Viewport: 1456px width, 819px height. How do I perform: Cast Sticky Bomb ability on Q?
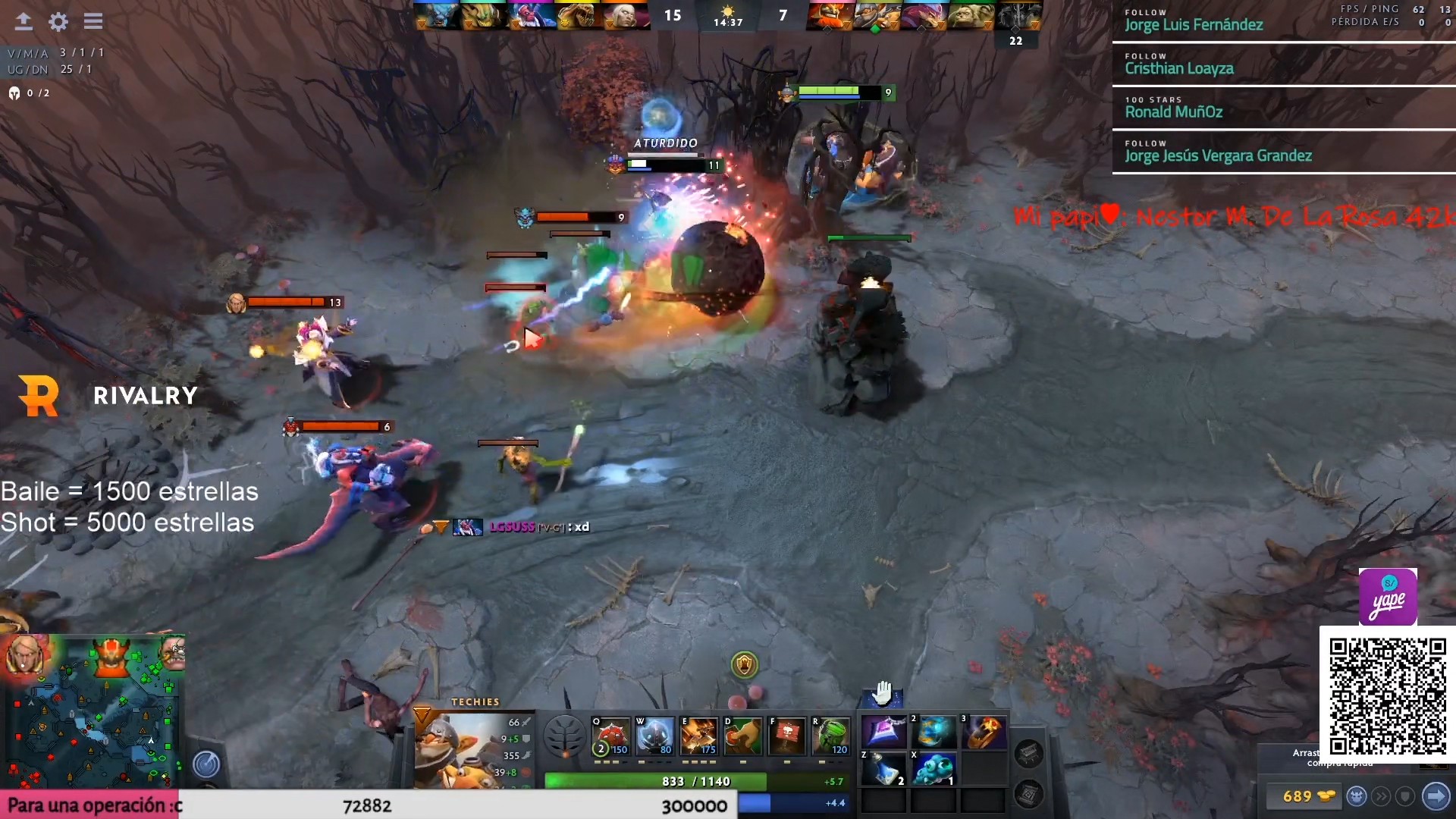coord(611,736)
